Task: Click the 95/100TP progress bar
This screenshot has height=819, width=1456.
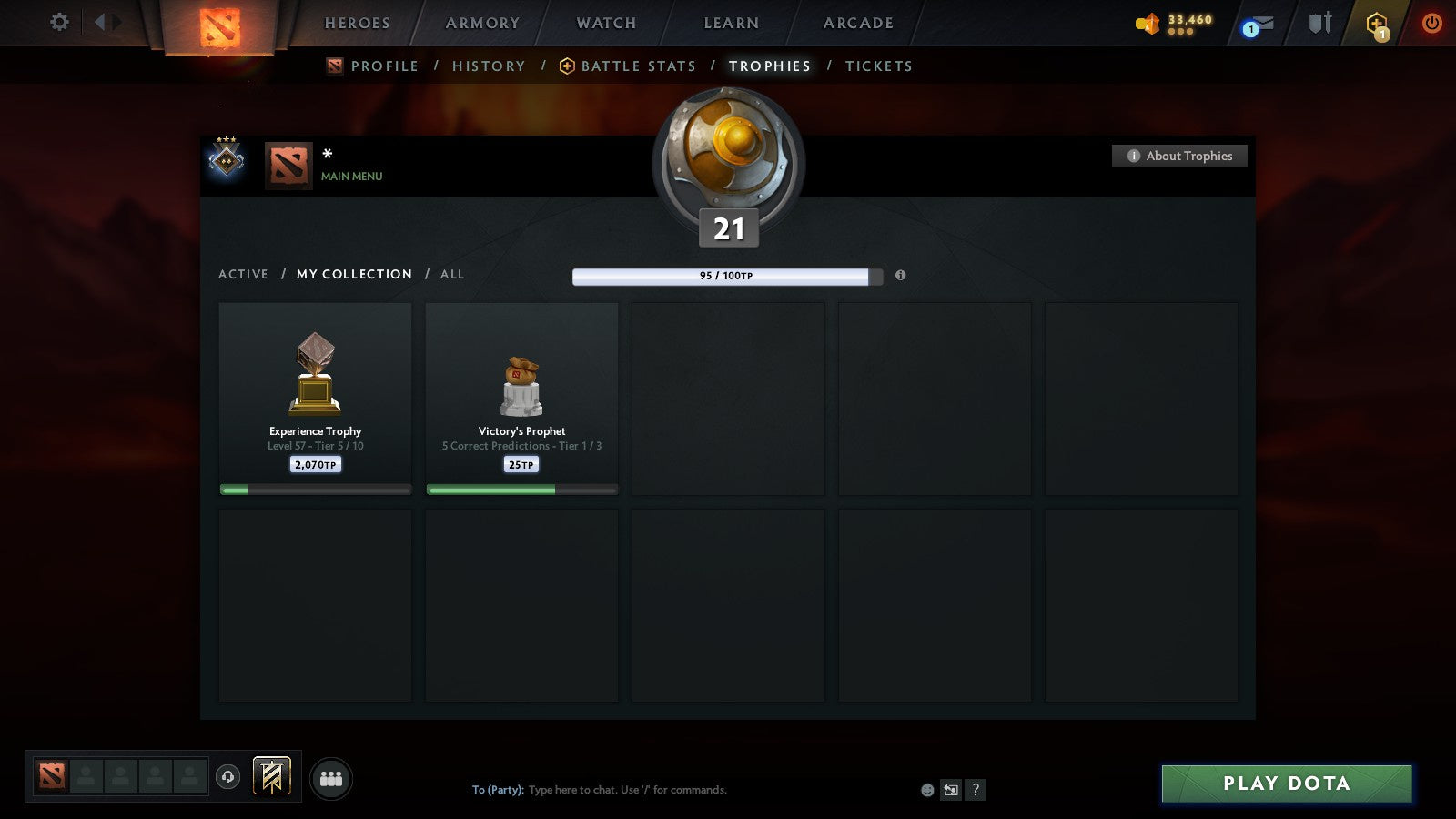Action: pyautogui.click(x=725, y=276)
